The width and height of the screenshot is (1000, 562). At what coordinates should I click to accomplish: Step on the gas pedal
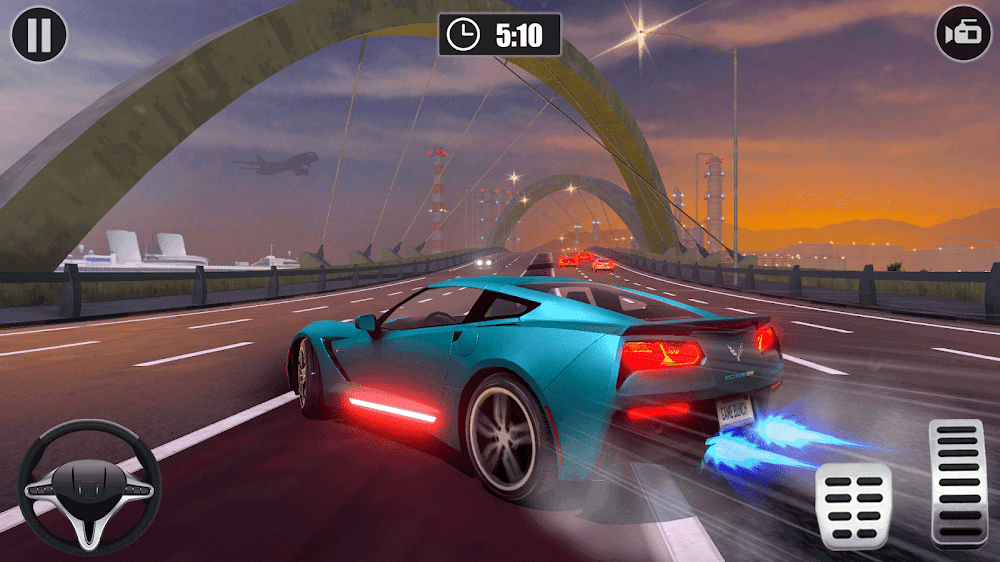[957, 482]
